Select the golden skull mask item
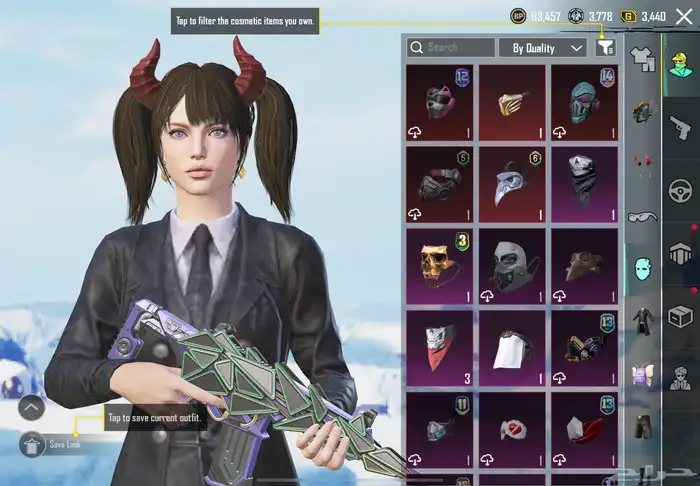700x486 pixels. coord(440,265)
